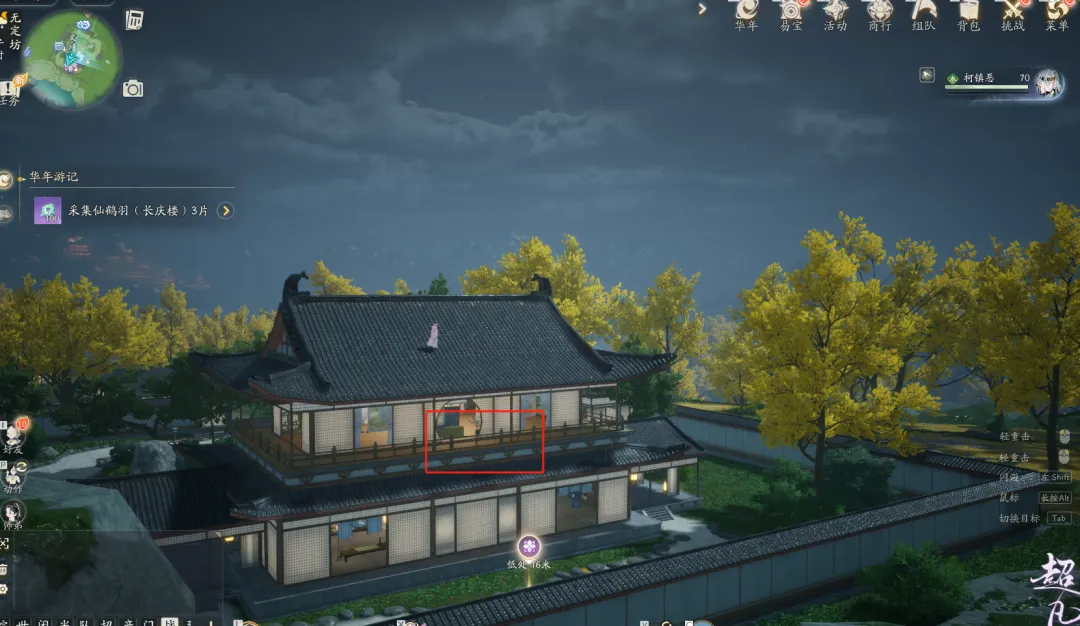Open the 好友 friends list
This screenshot has height=626, width=1080.
13,435
